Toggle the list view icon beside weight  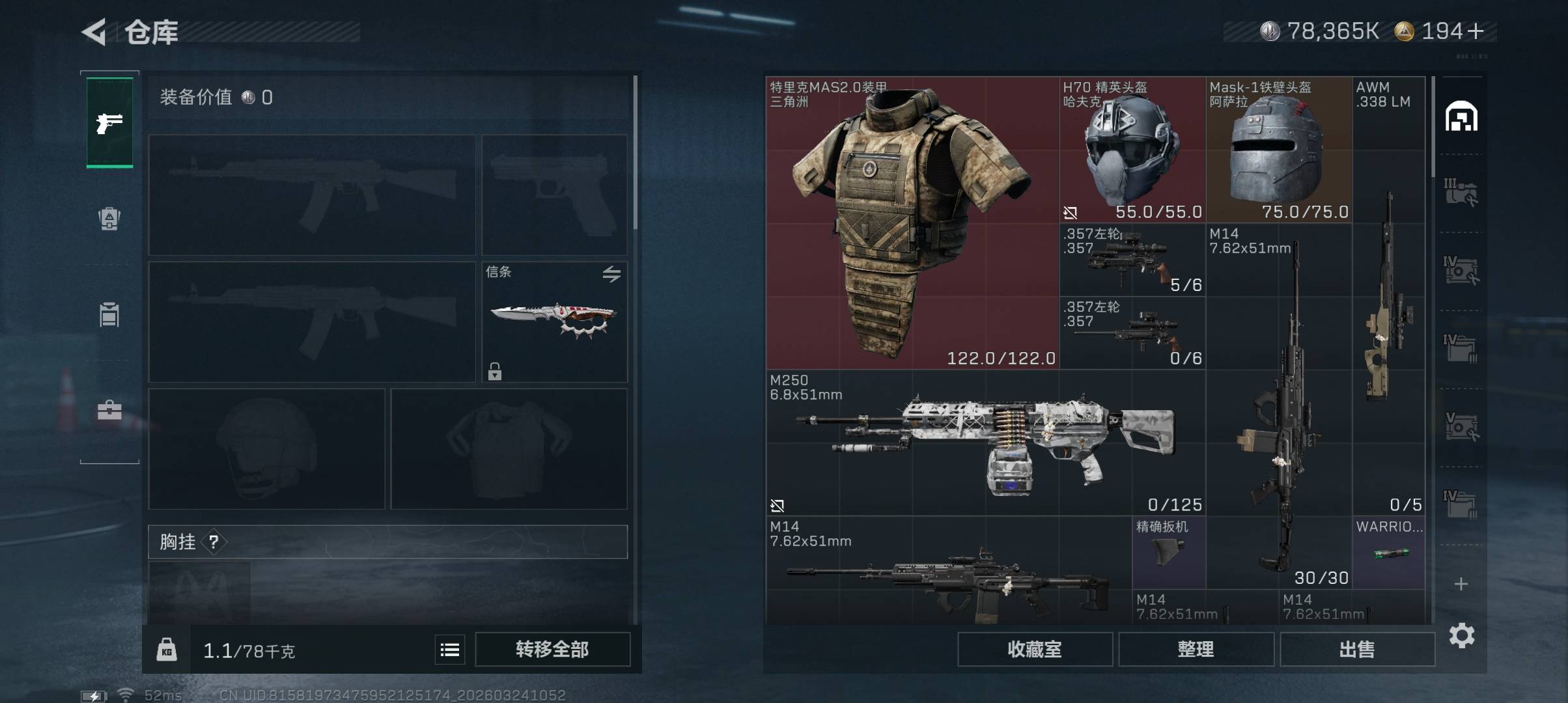[x=450, y=650]
